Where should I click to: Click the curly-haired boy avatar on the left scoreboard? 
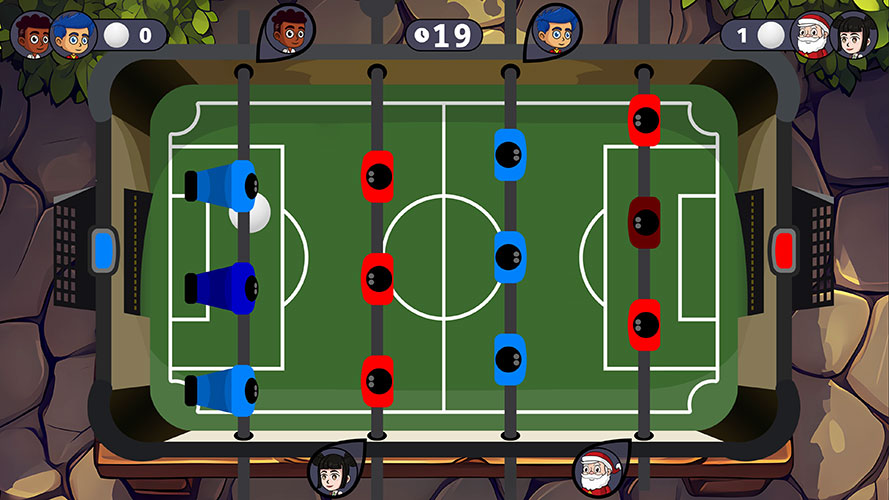pyautogui.click(x=33, y=36)
